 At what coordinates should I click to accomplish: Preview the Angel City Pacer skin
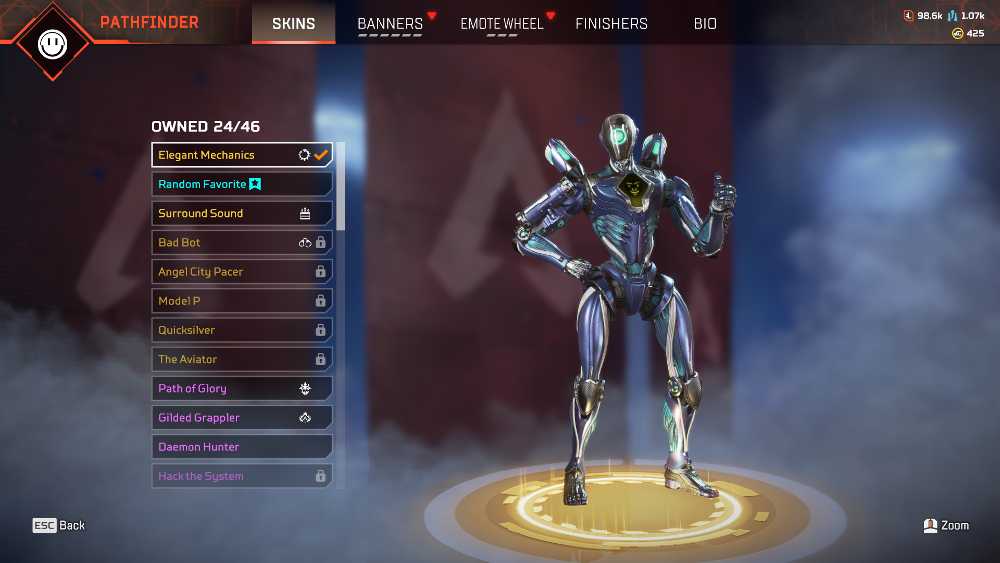coord(242,271)
